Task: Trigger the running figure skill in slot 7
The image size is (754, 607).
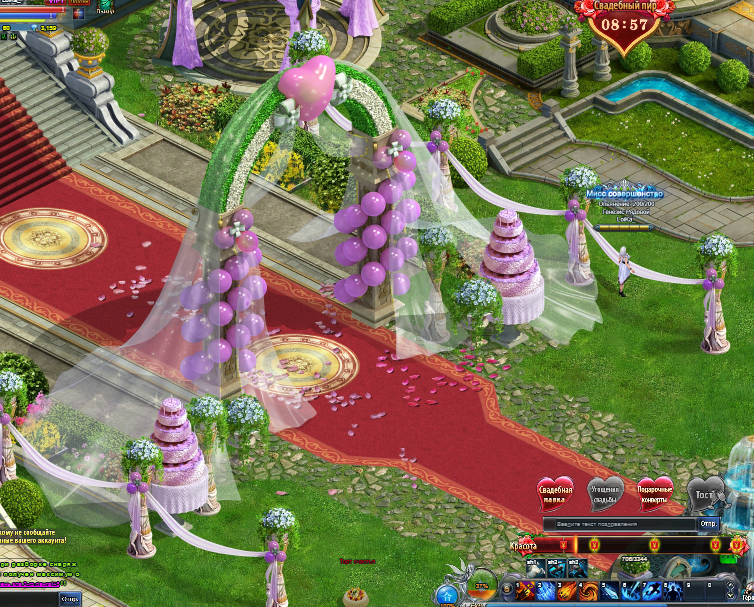Action: pos(655,591)
